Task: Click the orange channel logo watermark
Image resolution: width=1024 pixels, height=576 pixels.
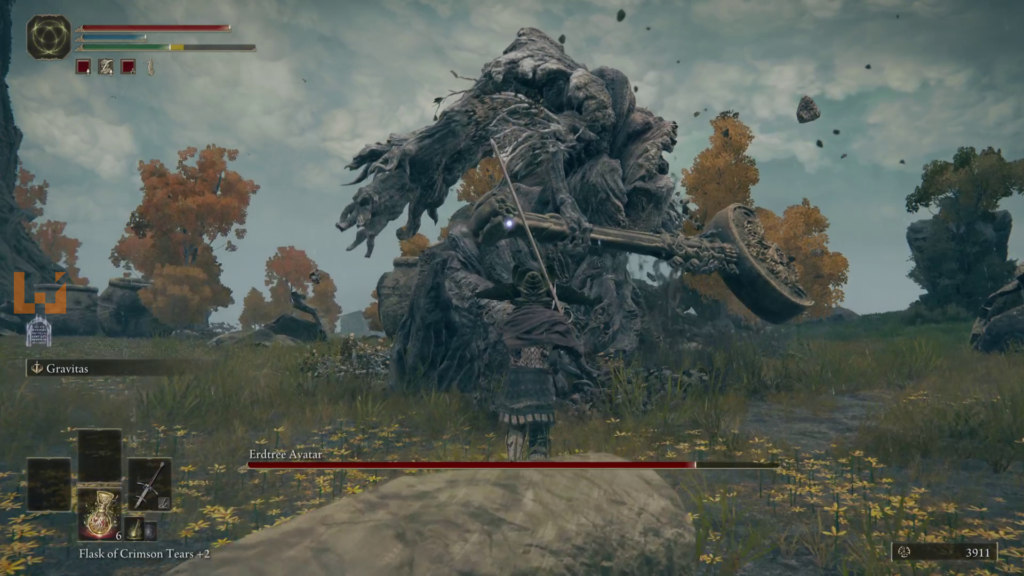Action: [40, 293]
